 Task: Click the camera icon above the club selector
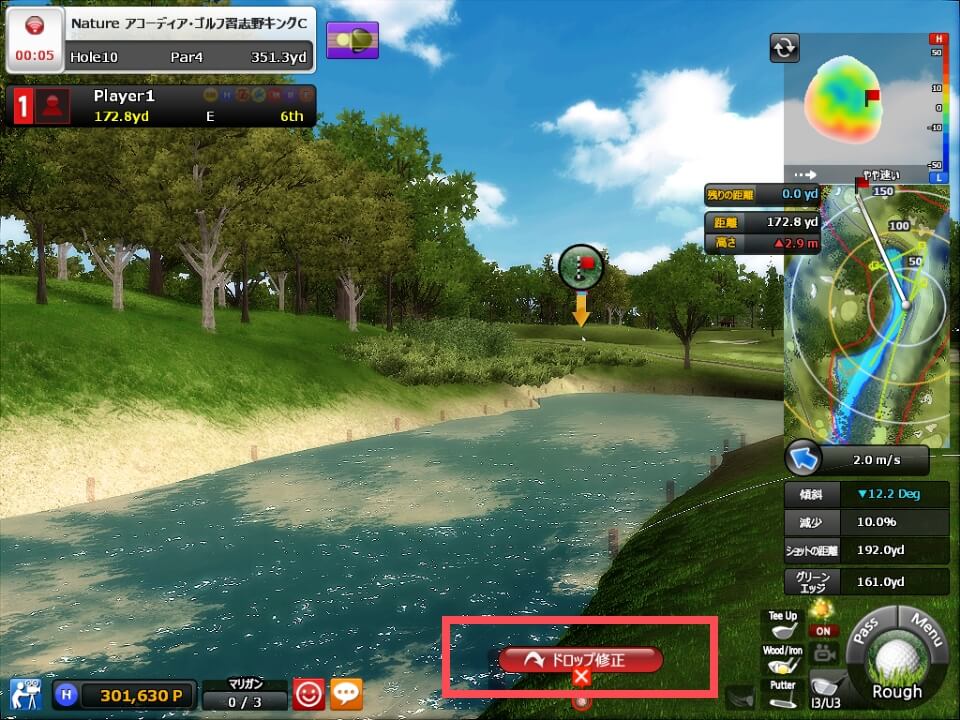pos(826,654)
